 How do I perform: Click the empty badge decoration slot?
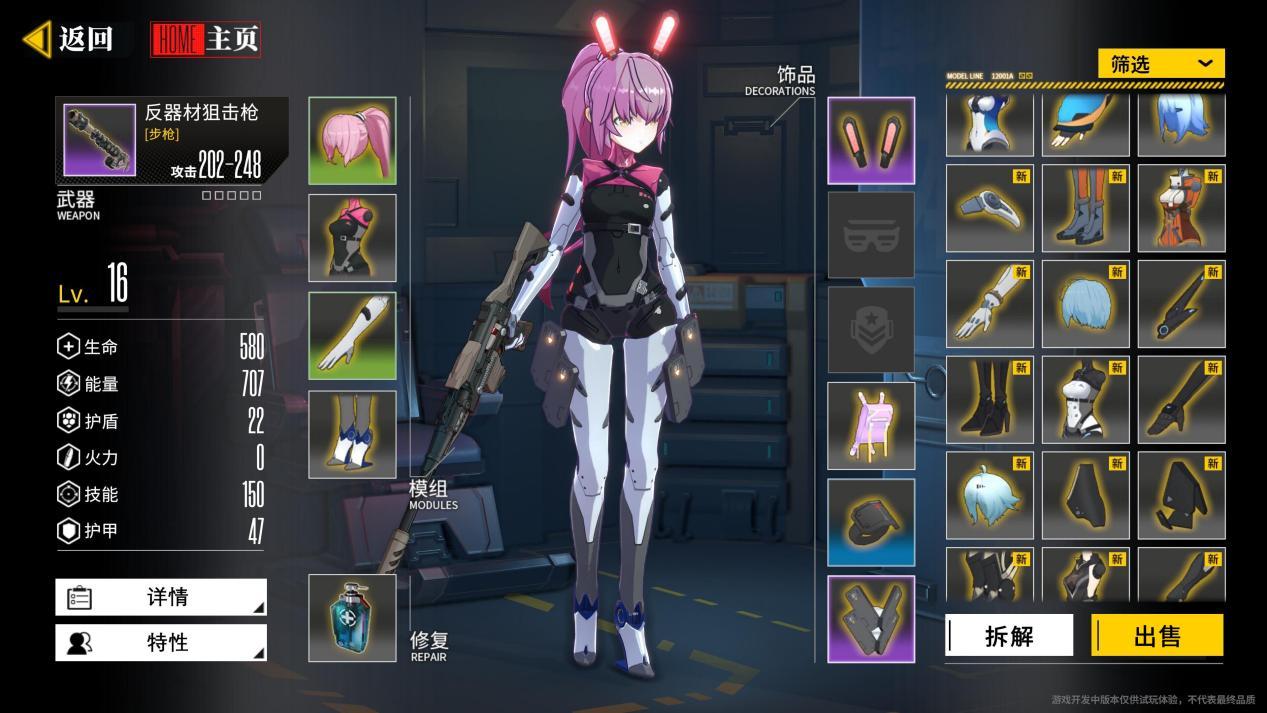[x=871, y=330]
